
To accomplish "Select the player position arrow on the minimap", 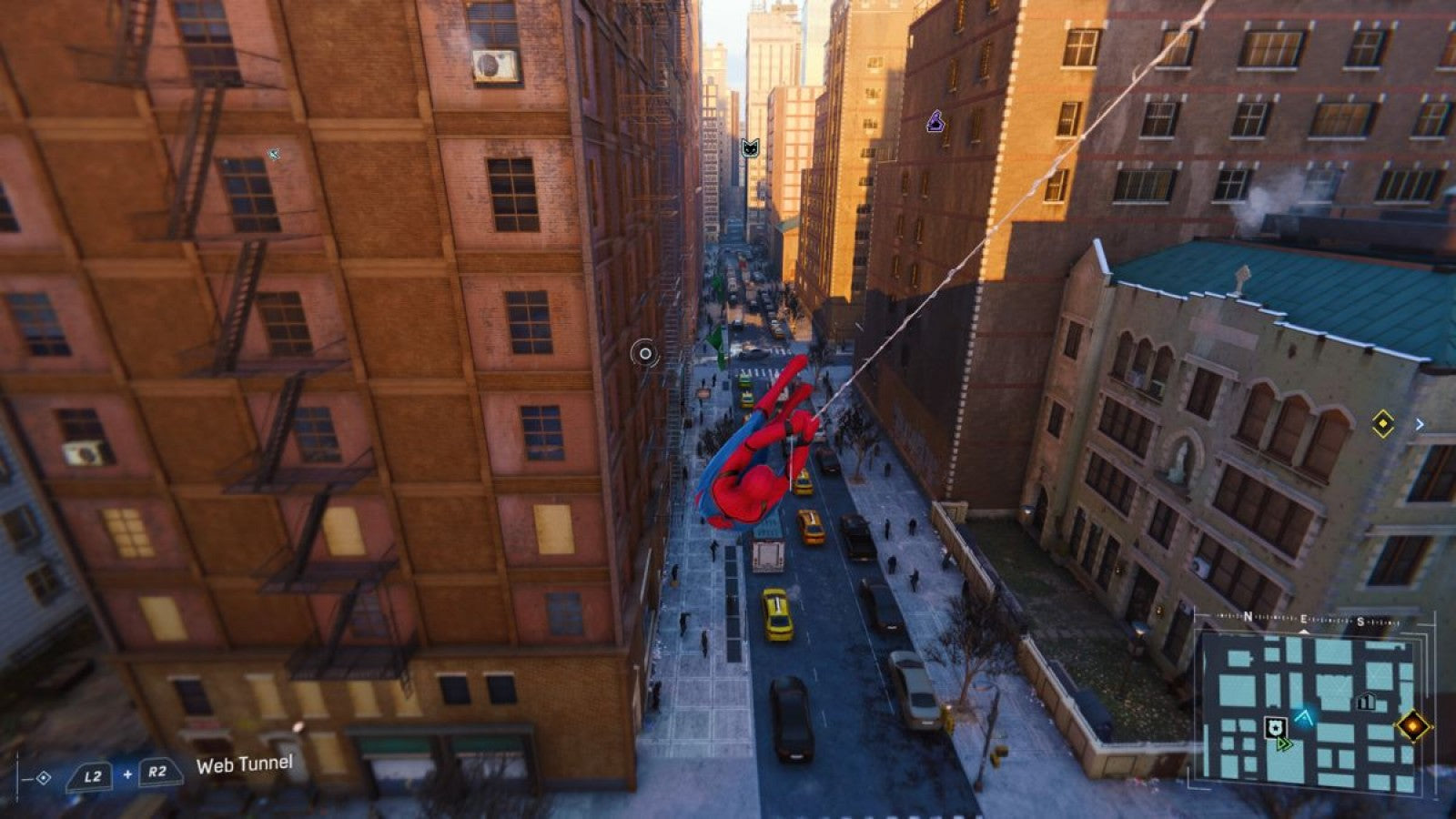I will [1304, 718].
